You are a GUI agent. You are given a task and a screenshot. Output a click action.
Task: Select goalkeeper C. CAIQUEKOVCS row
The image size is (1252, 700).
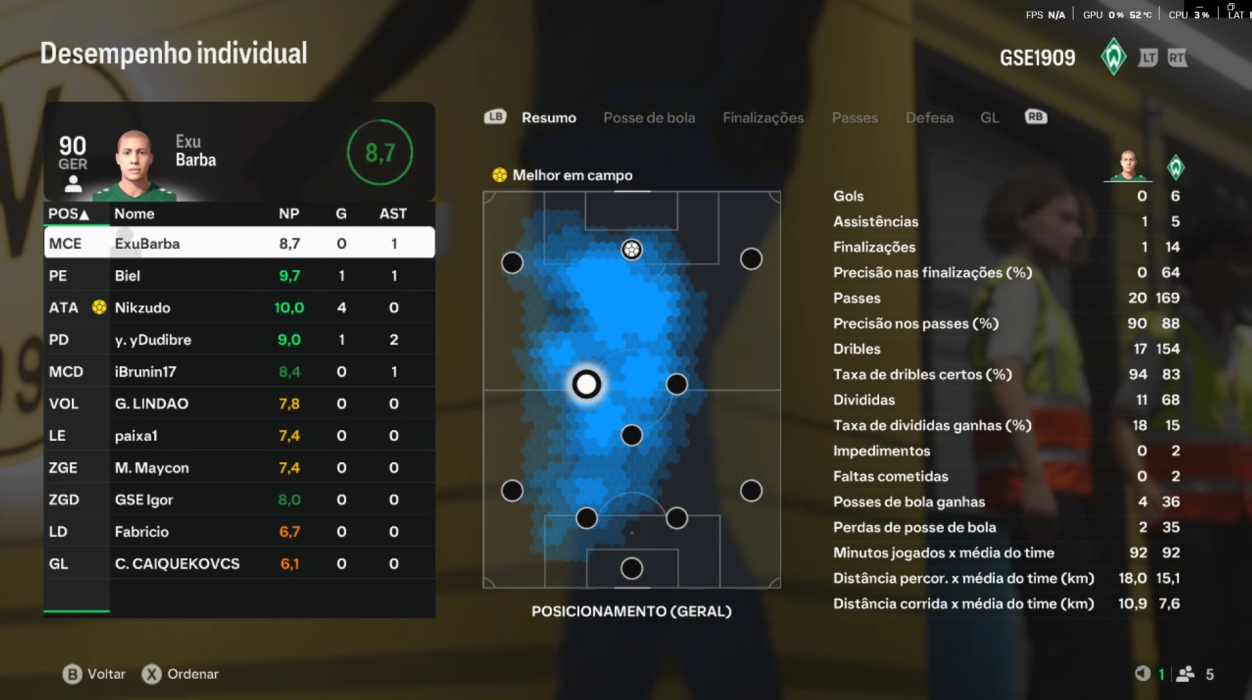(239, 563)
